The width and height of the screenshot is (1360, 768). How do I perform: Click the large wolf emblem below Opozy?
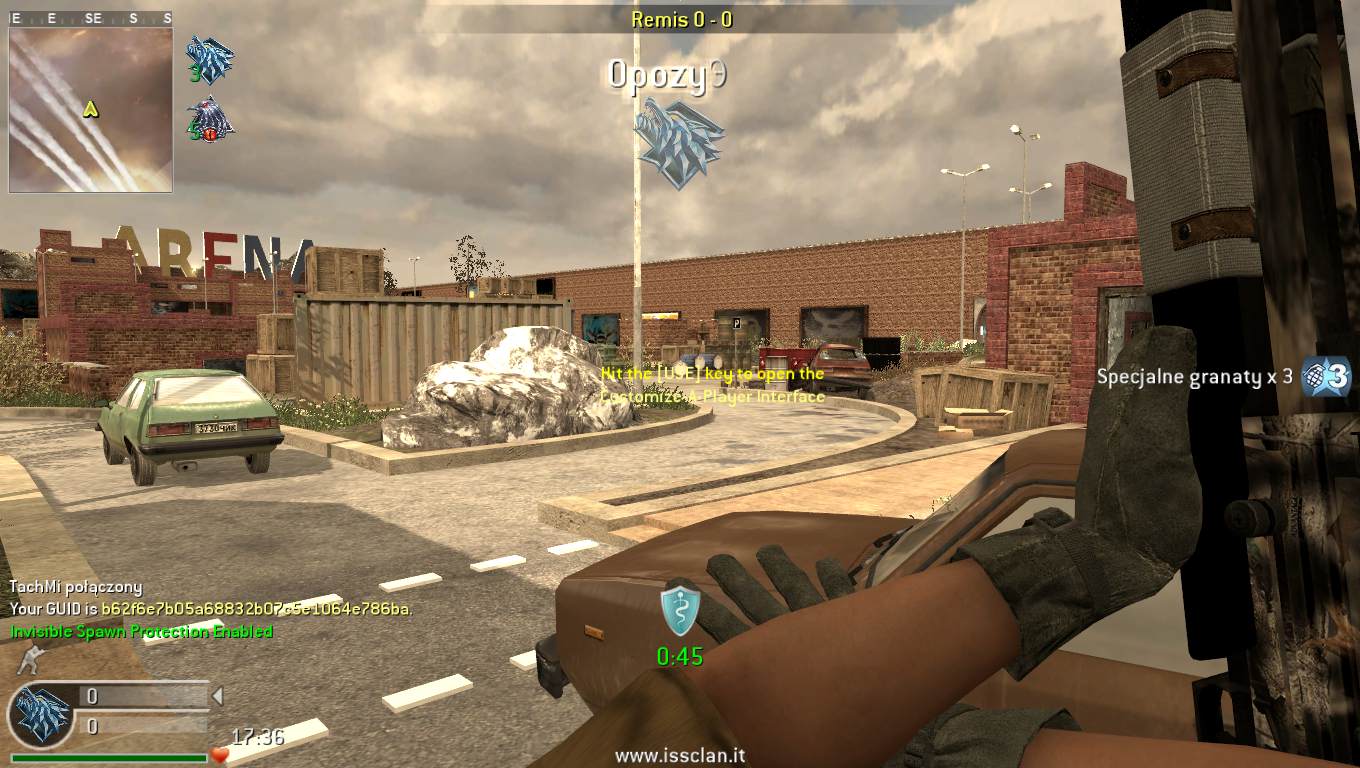click(679, 143)
